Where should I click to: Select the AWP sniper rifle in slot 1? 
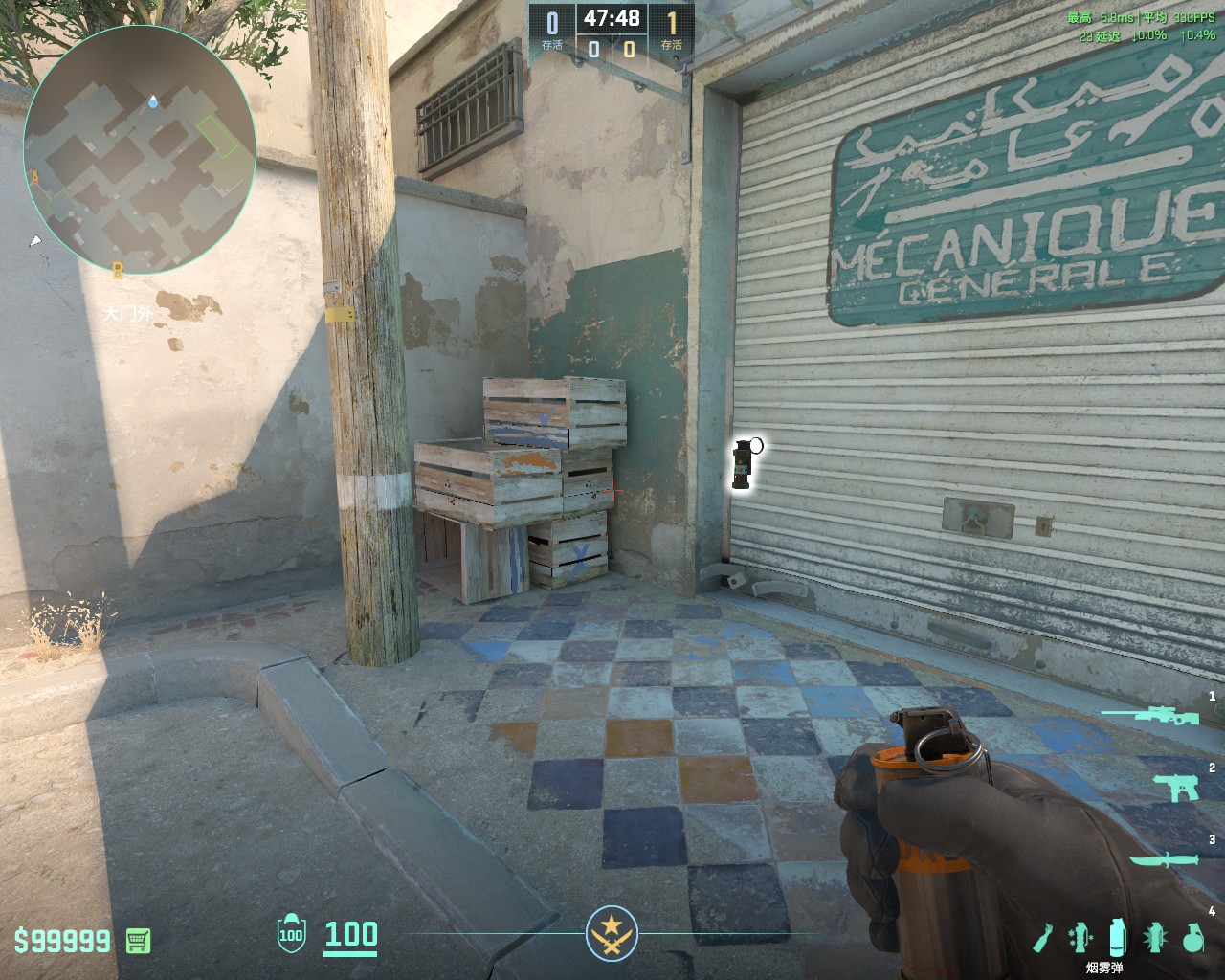click(x=1148, y=716)
